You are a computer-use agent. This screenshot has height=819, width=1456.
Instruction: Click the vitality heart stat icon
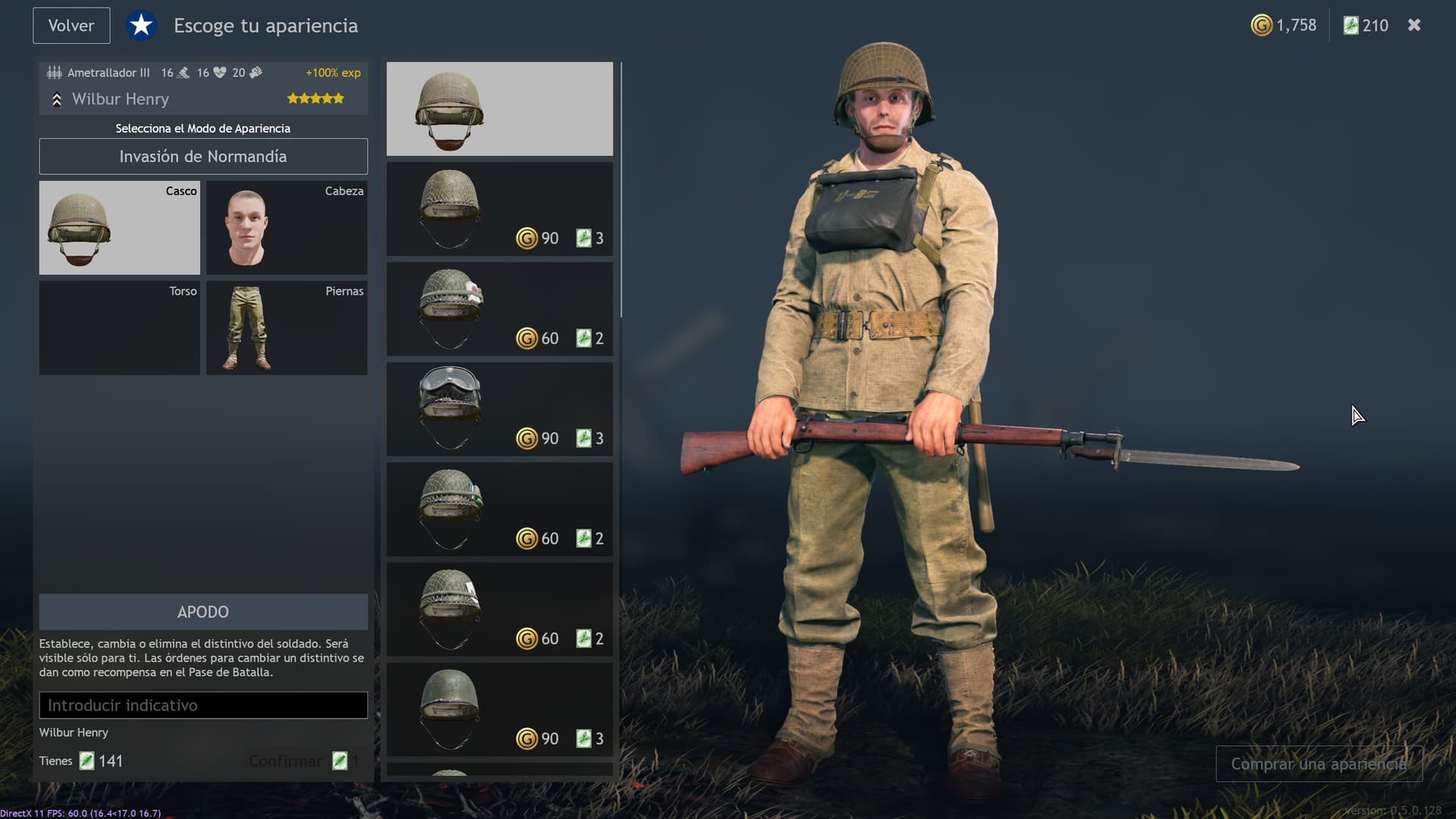point(221,72)
